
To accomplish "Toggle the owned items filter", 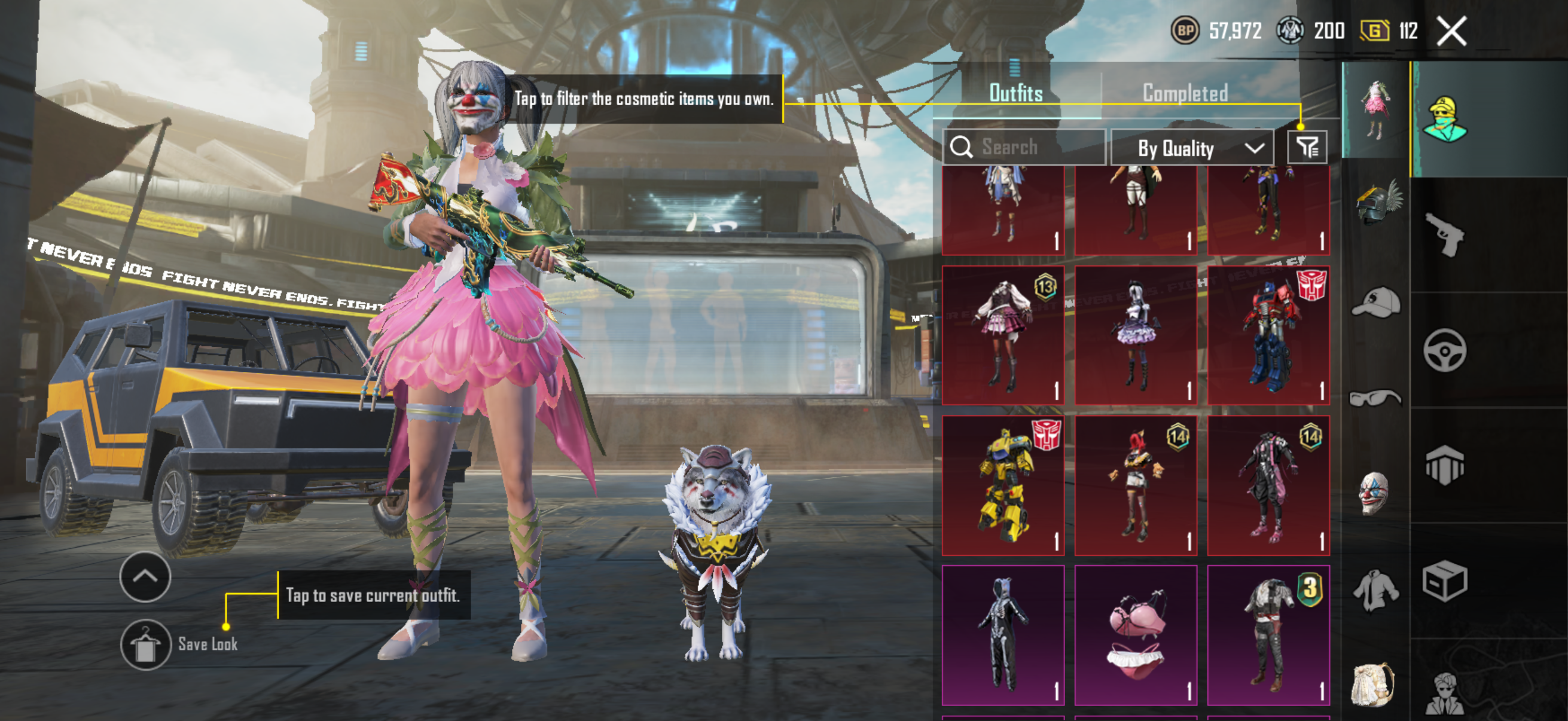I will 1306,147.
